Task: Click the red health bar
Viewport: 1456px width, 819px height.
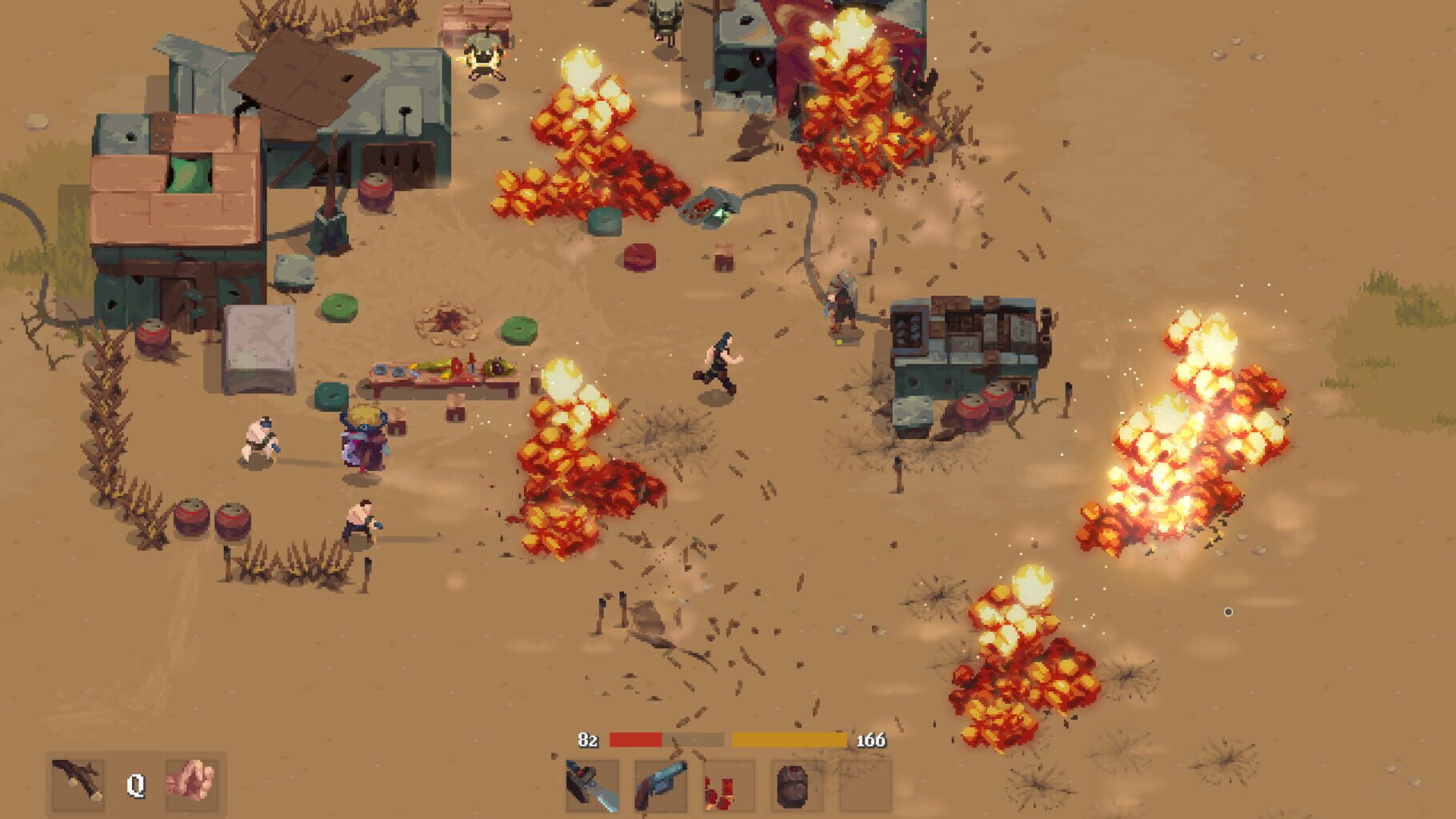Action: 636,740
